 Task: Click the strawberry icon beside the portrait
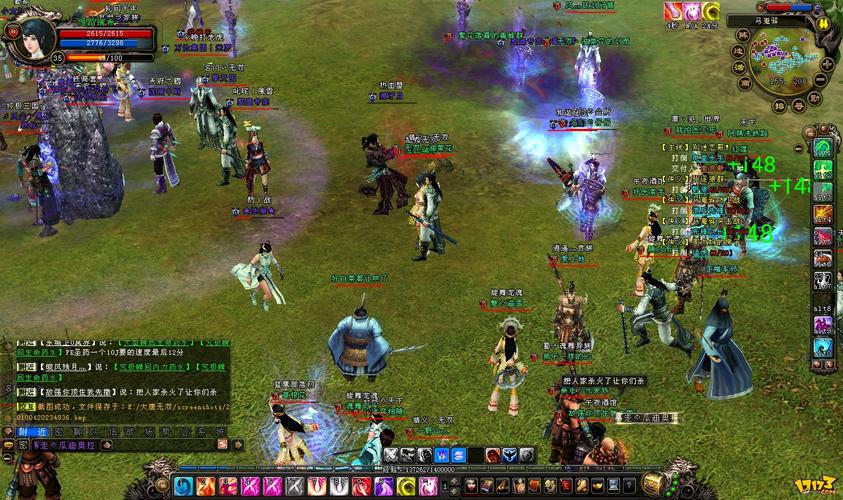pos(12,30)
